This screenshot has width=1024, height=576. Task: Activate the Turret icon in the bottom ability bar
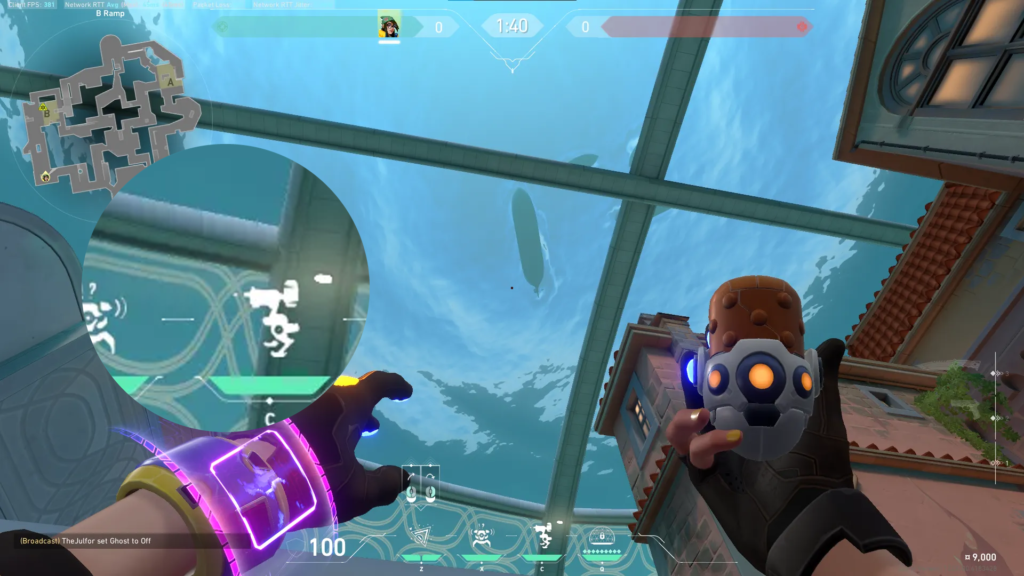point(543,537)
